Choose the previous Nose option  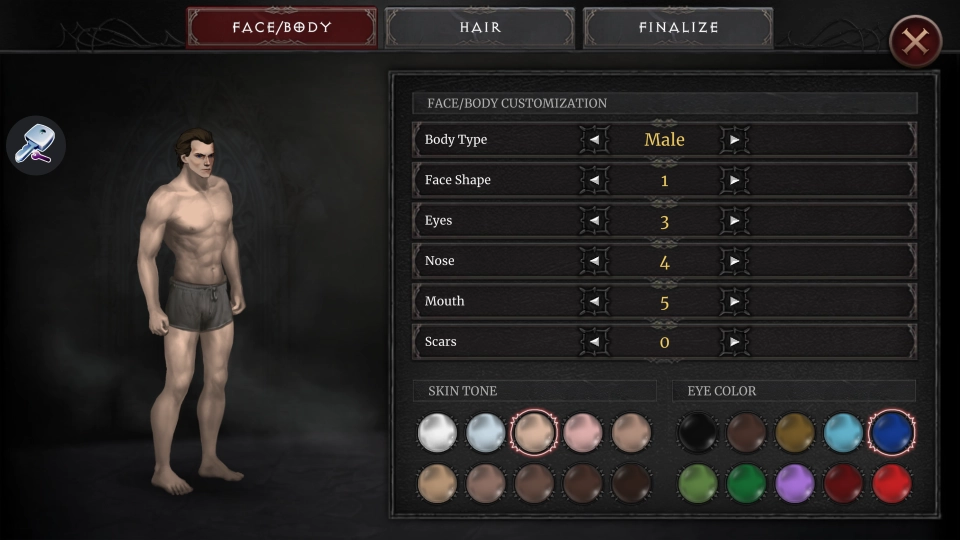coord(594,261)
